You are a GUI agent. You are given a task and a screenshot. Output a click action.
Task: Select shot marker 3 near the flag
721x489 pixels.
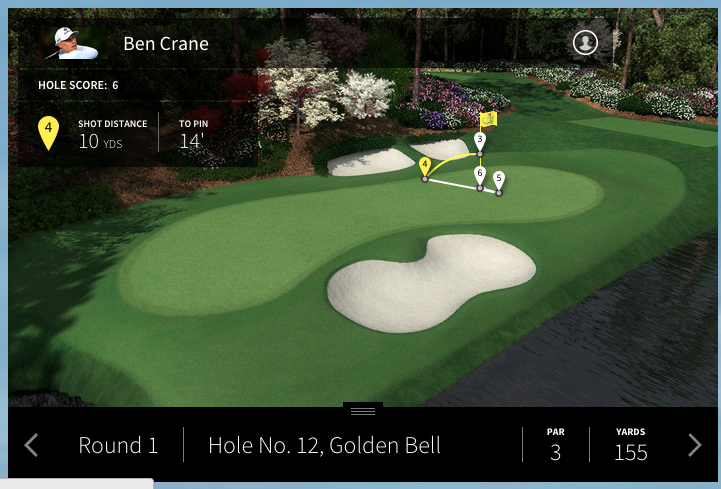click(x=480, y=140)
